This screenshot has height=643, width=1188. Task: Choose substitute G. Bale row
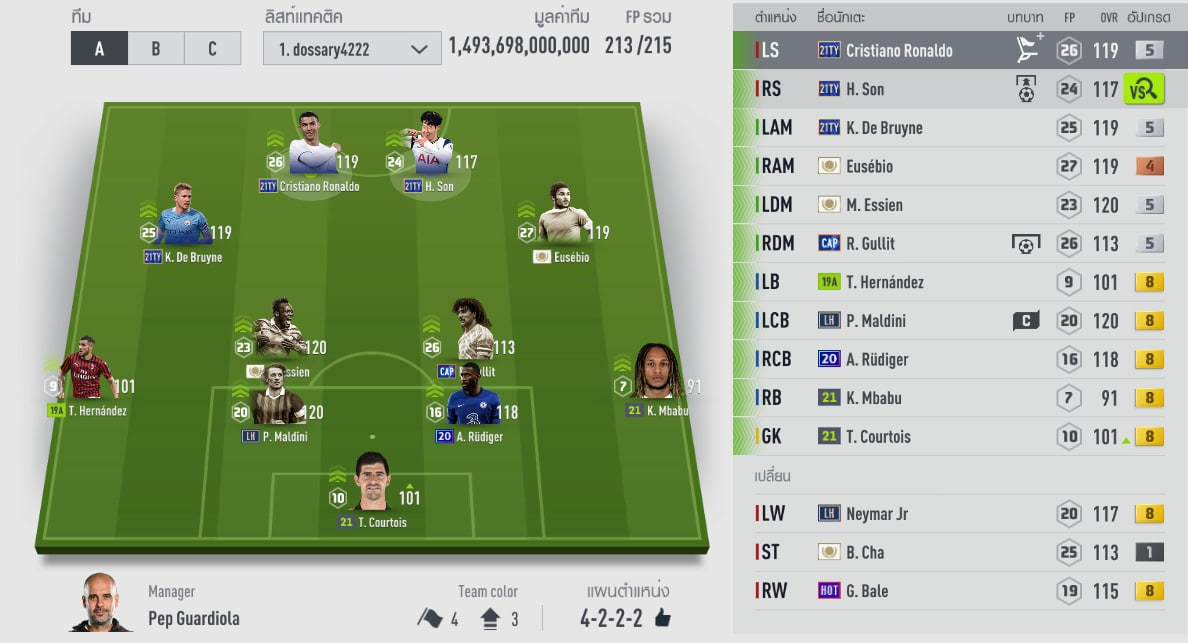pos(898,591)
